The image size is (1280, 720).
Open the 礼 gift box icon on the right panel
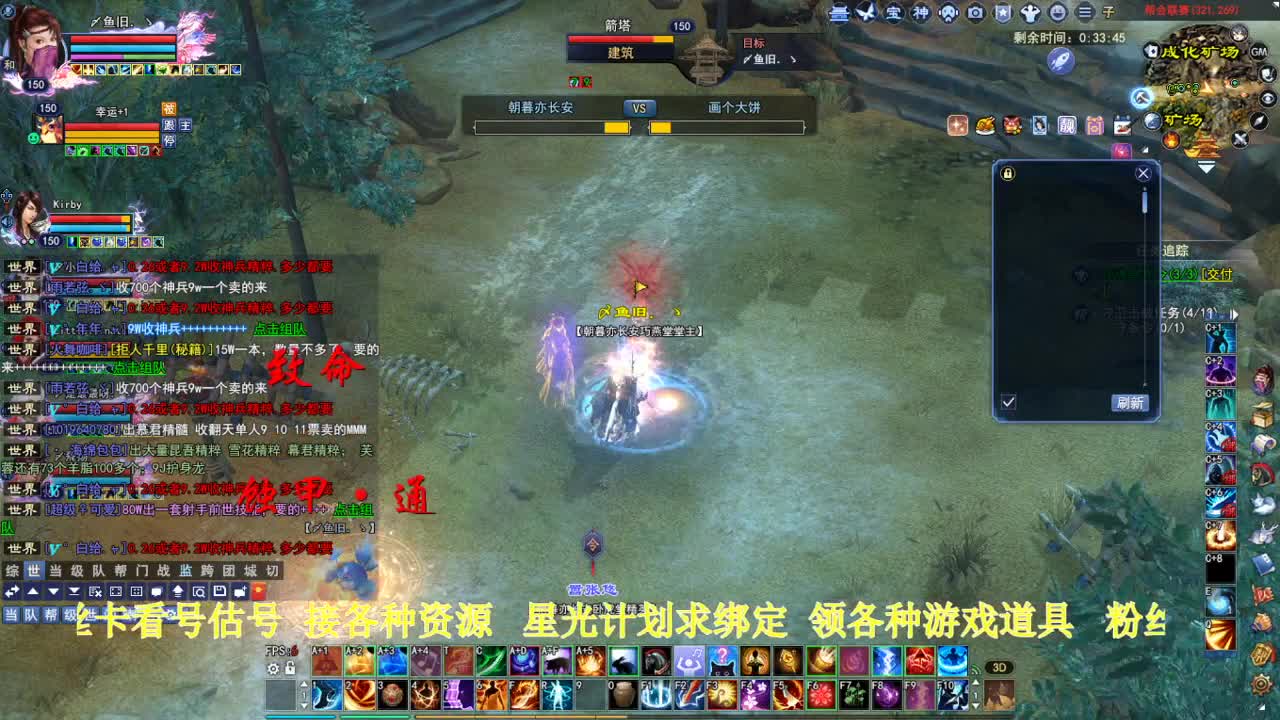1094,126
